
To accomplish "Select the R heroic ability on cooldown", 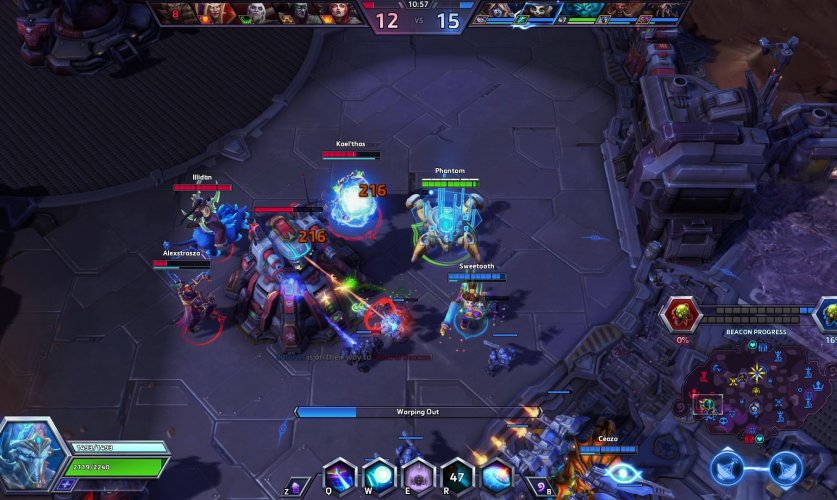I will [x=457, y=475].
